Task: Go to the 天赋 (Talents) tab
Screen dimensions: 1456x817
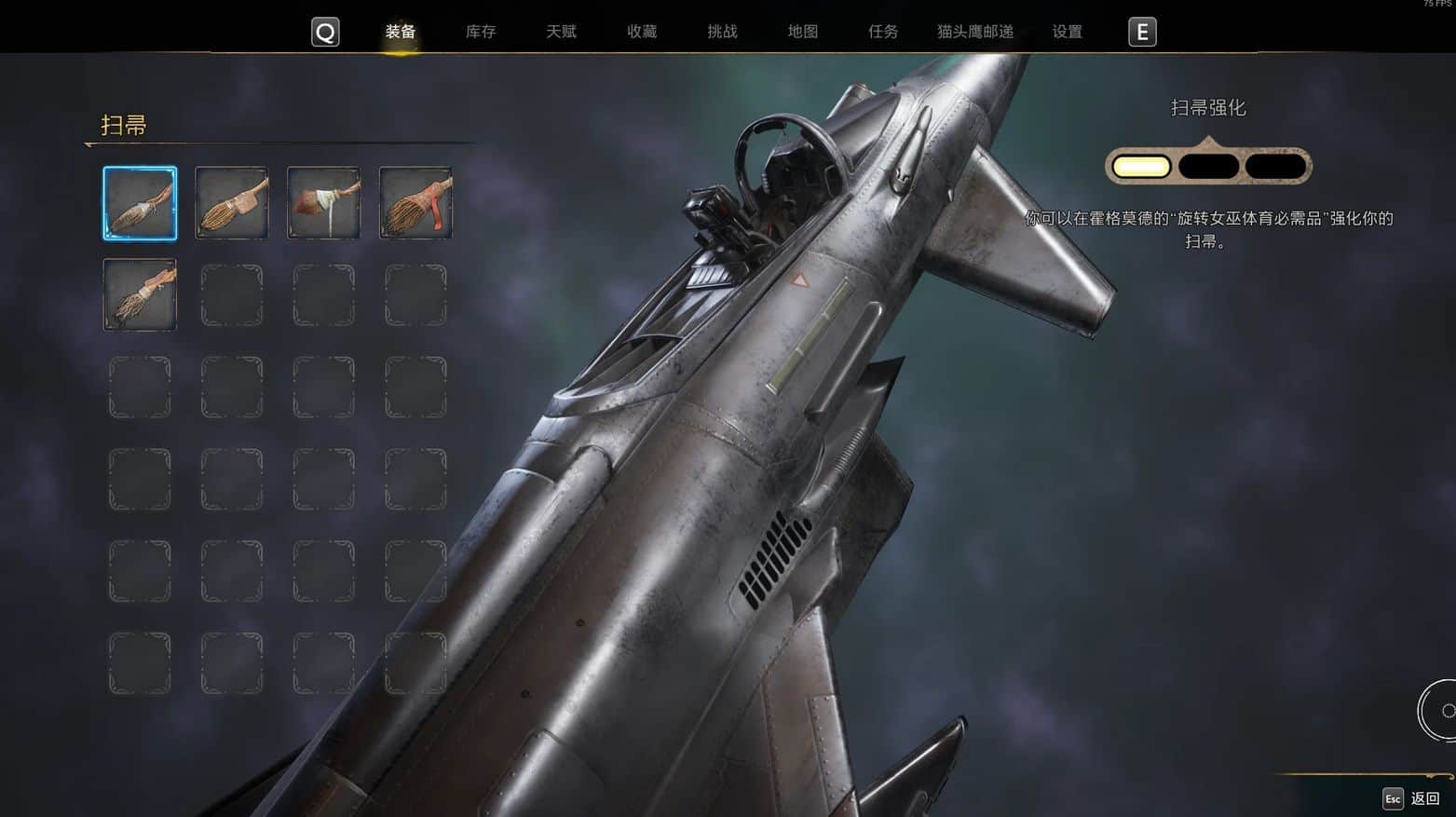Action: click(561, 32)
